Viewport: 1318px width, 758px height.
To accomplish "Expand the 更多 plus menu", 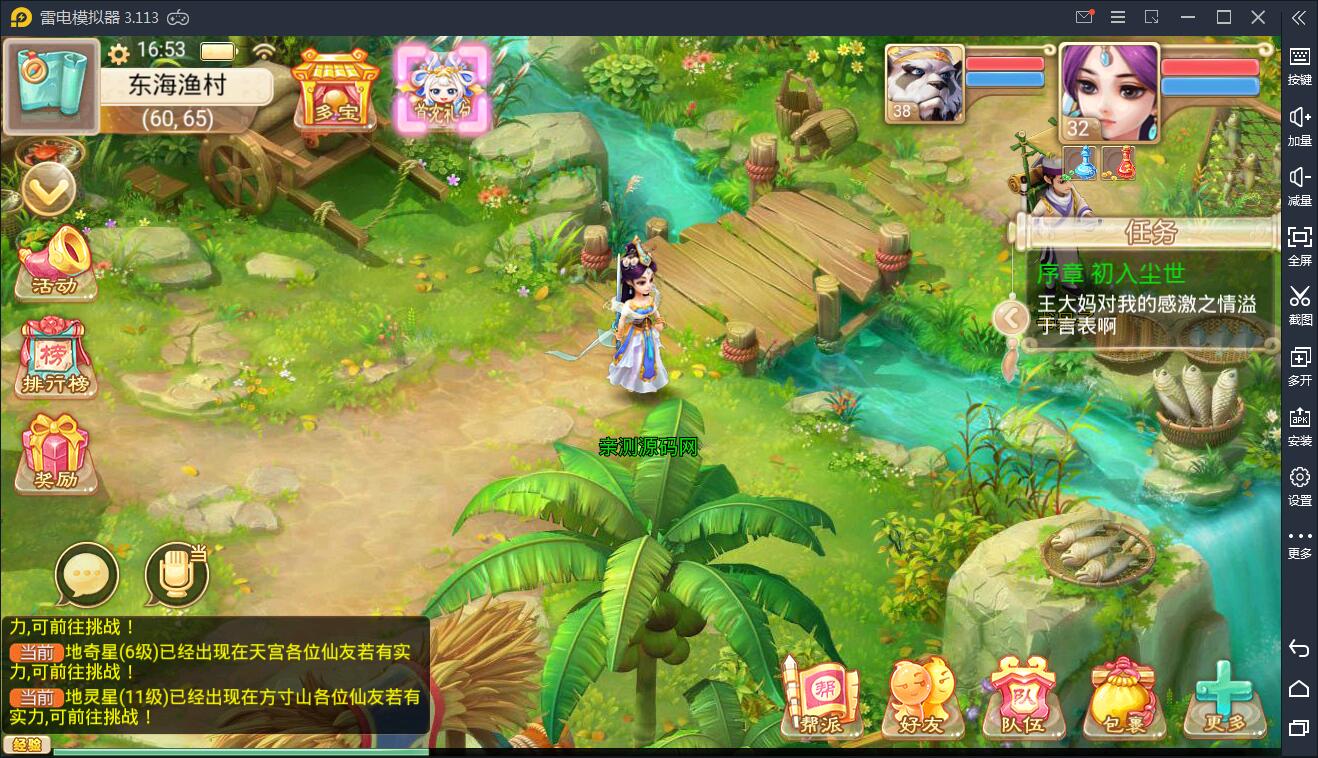I will click(1224, 698).
